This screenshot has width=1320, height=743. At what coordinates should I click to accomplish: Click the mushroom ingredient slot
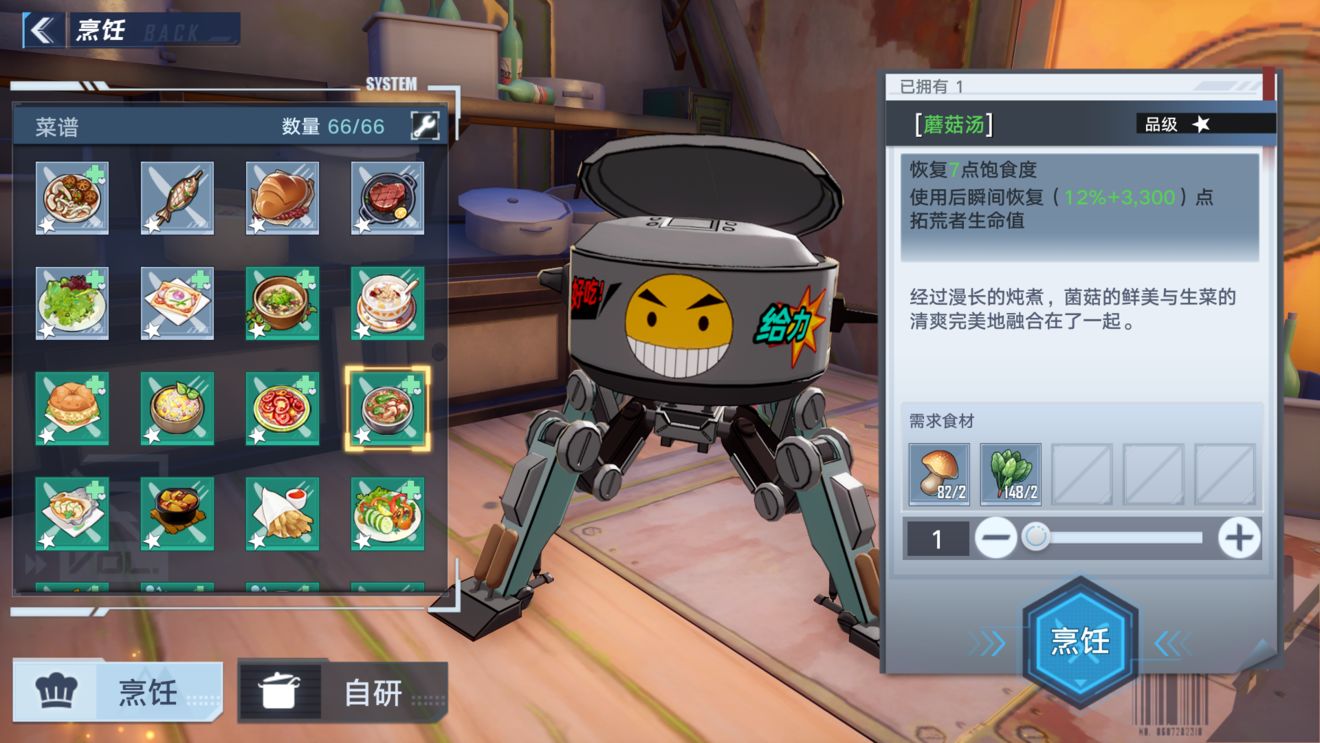click(939, 474)
